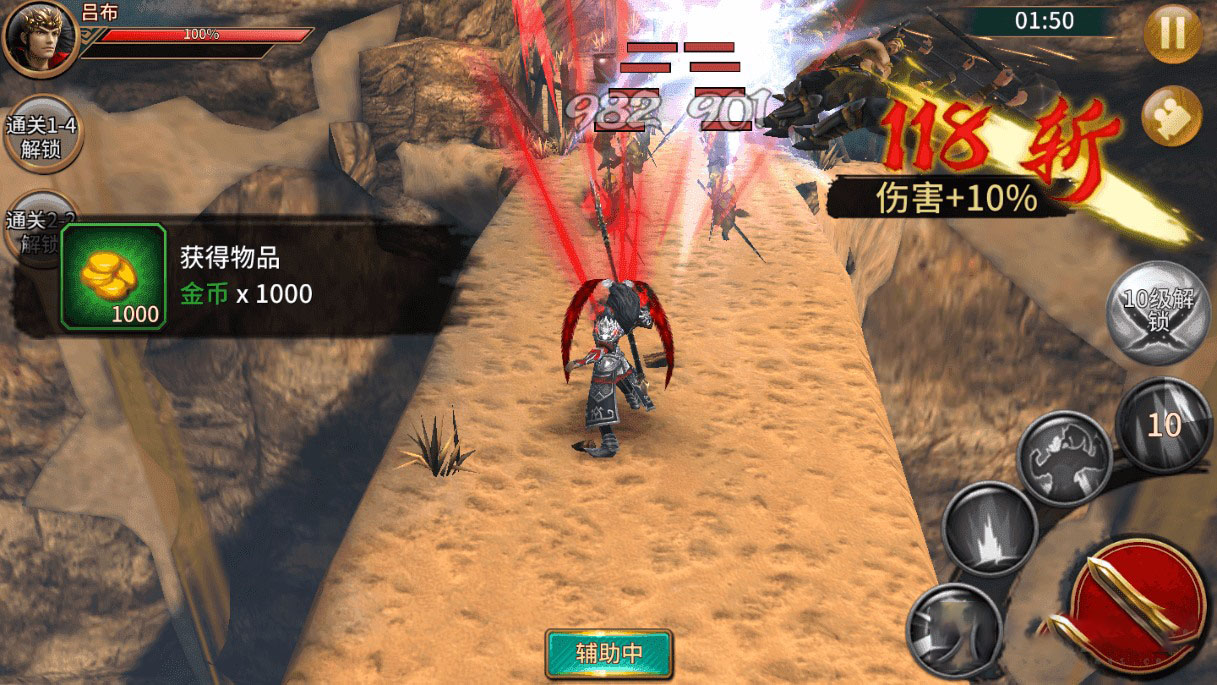Activate the skill showing cooldown 10
The height and width of the screenshot is (685, 1217).
pyautogui.click(x=1163, y=426)
